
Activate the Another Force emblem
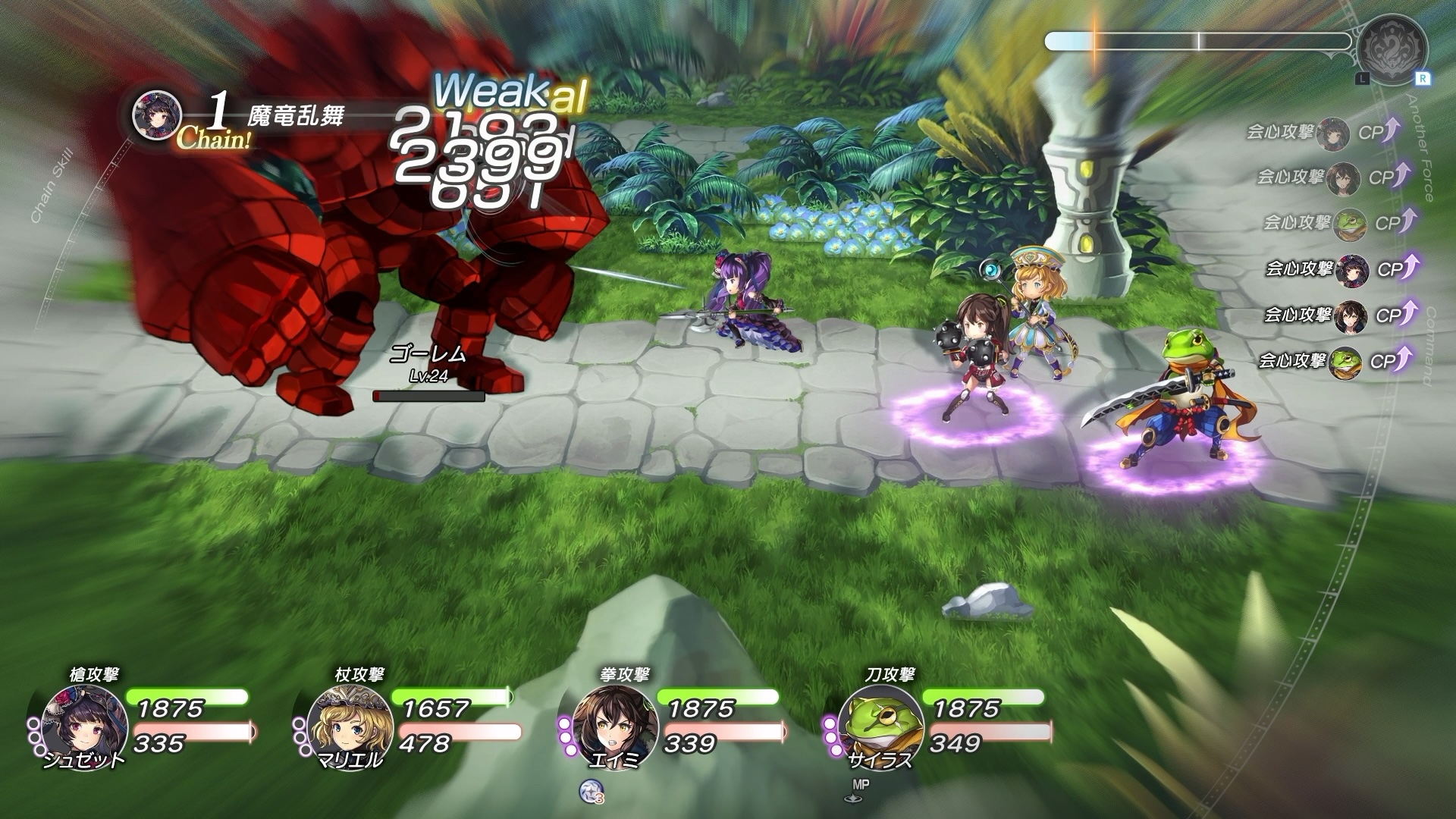pos(1392,50)
